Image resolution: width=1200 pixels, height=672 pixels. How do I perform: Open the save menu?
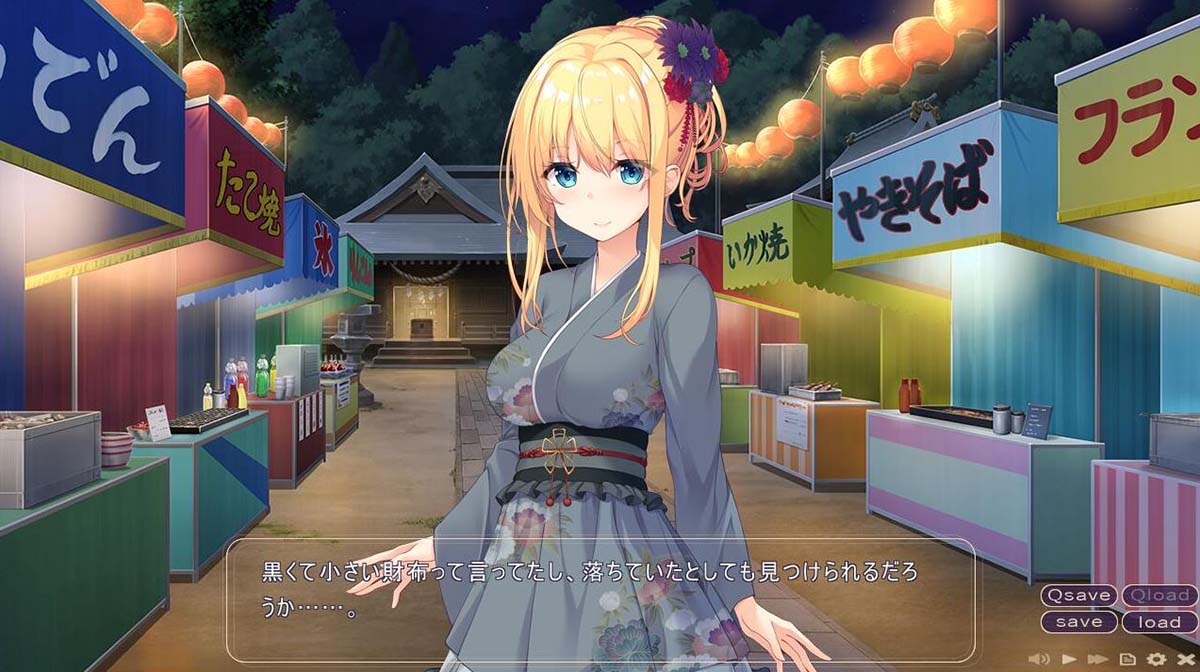coord(1079,621)
